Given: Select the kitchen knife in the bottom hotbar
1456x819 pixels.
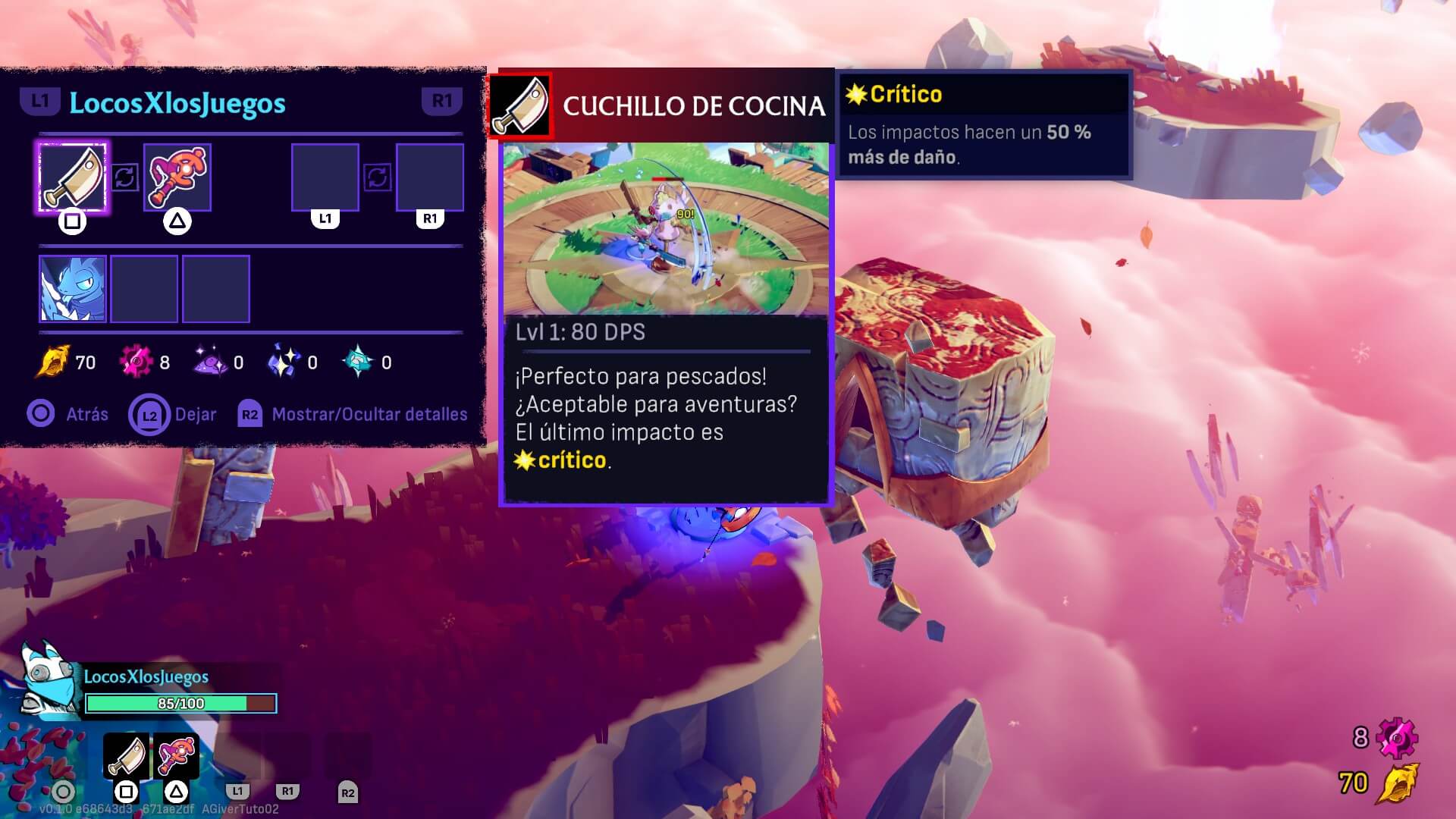Looking at the screenshot, I should (127, 756).
